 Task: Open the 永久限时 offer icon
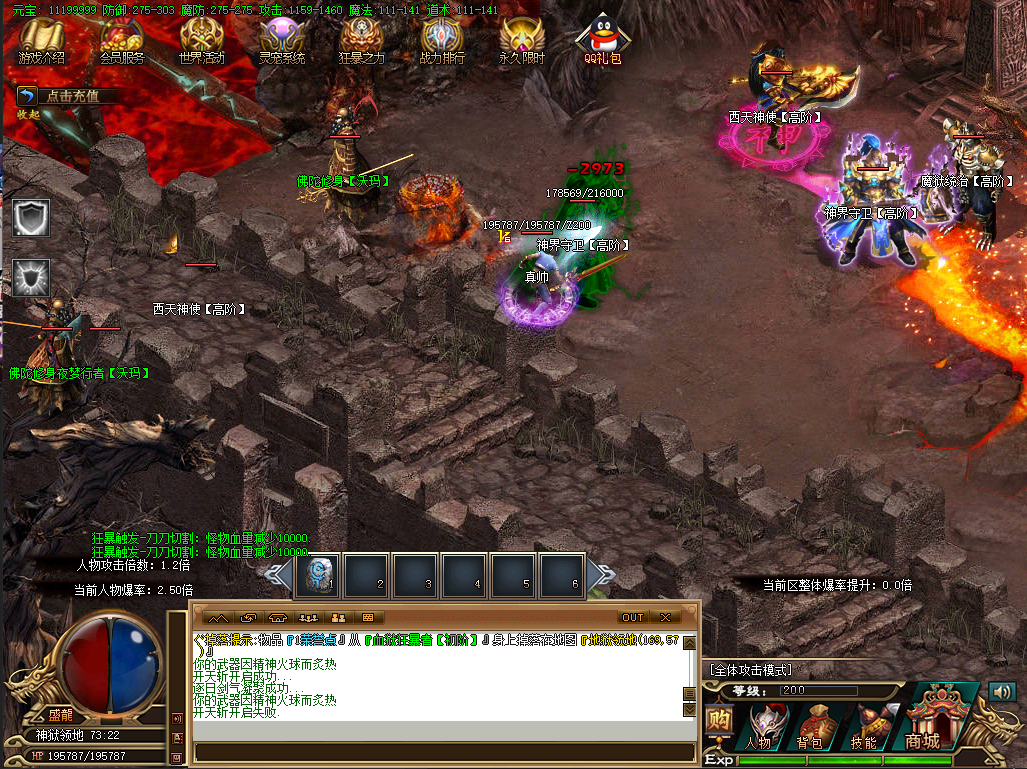pyautogui.click(x=522, y=42)
